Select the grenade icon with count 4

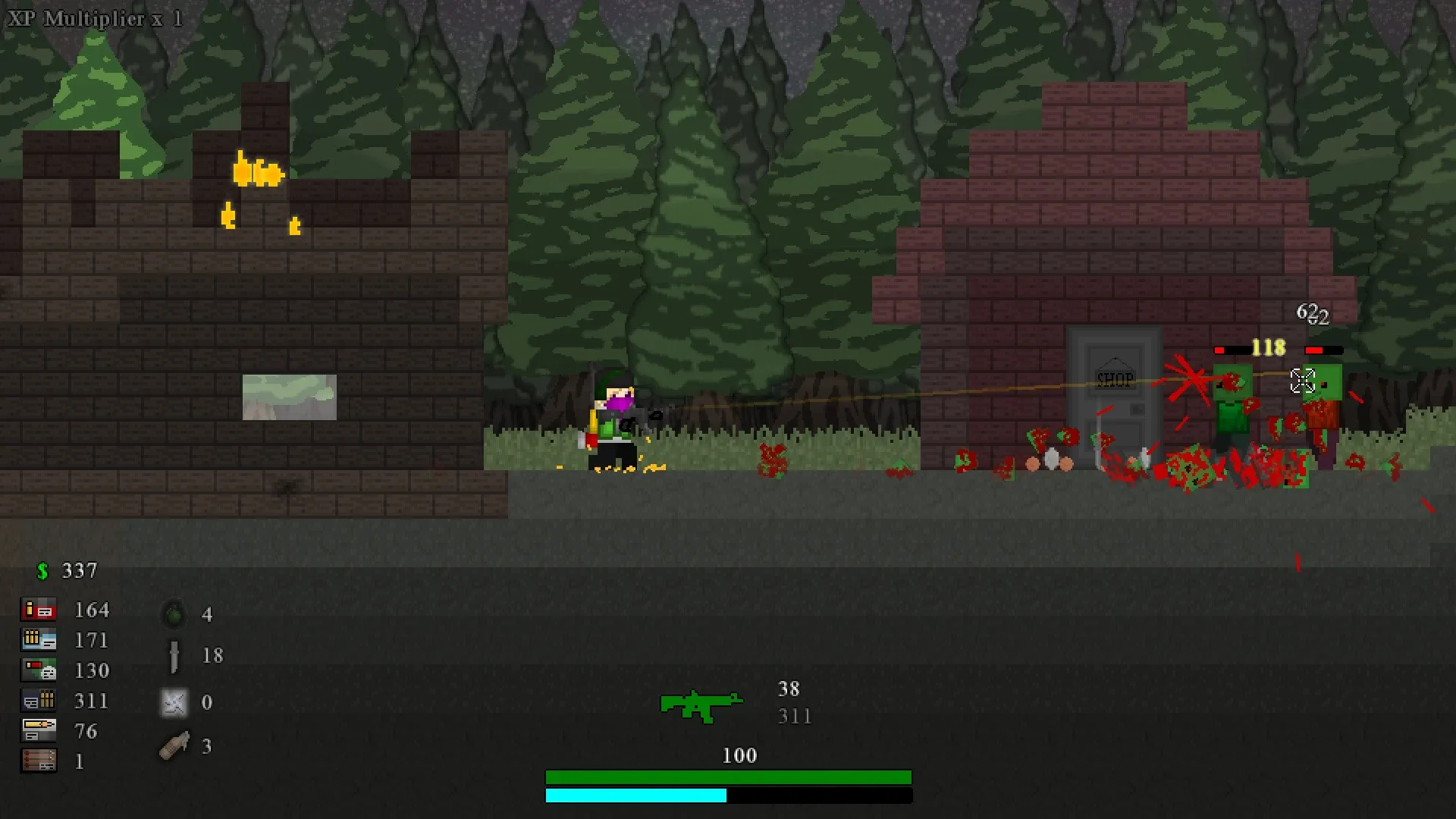coord(174,614)
